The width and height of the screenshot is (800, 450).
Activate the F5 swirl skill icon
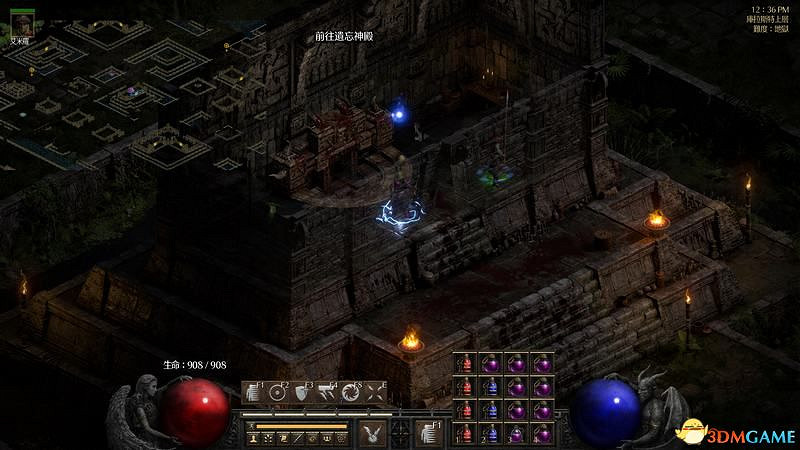point(351,392)
